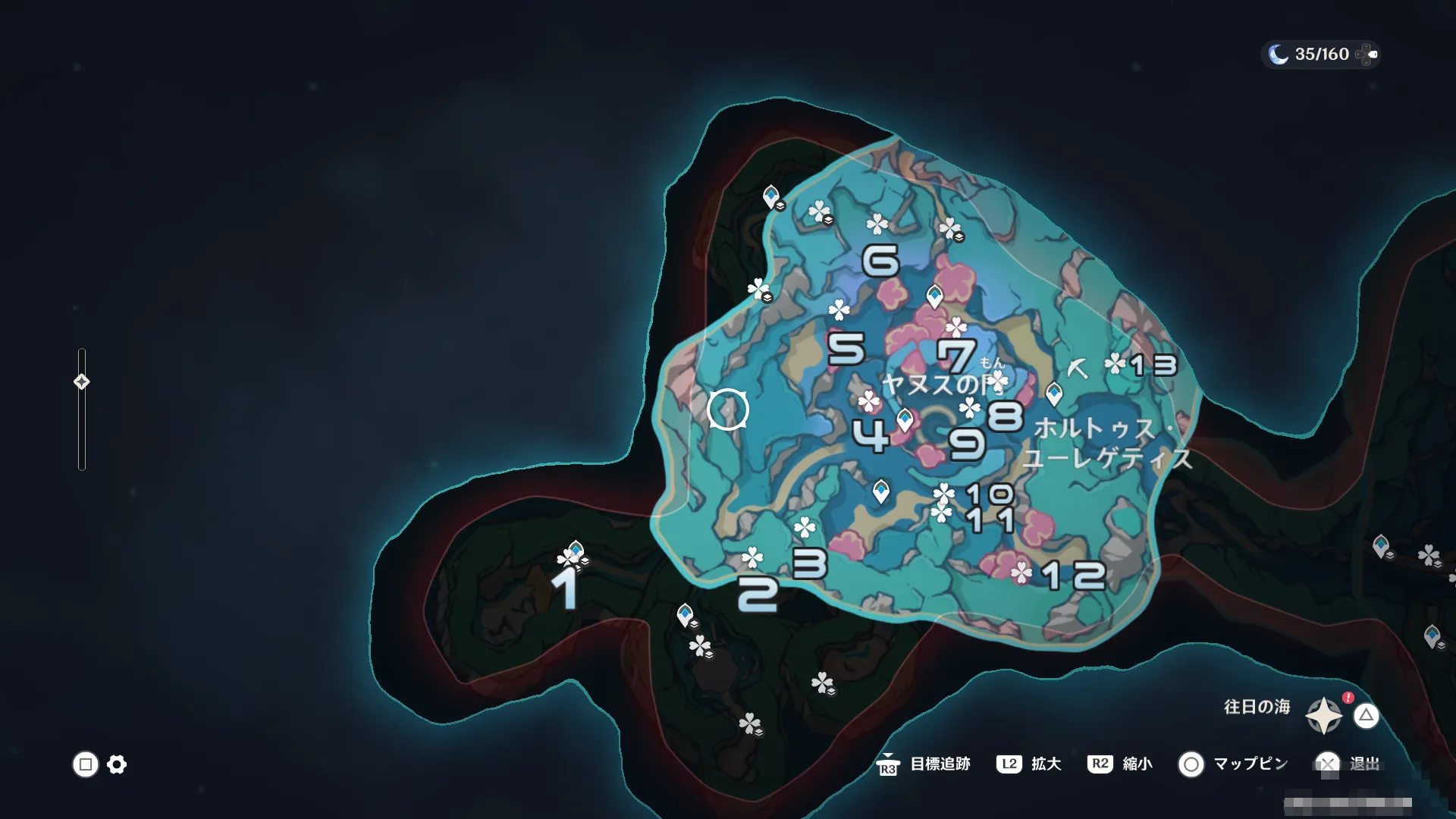1456x819 pixels.
Task: Choose the clover pin next to number 10
Action: 943,494
